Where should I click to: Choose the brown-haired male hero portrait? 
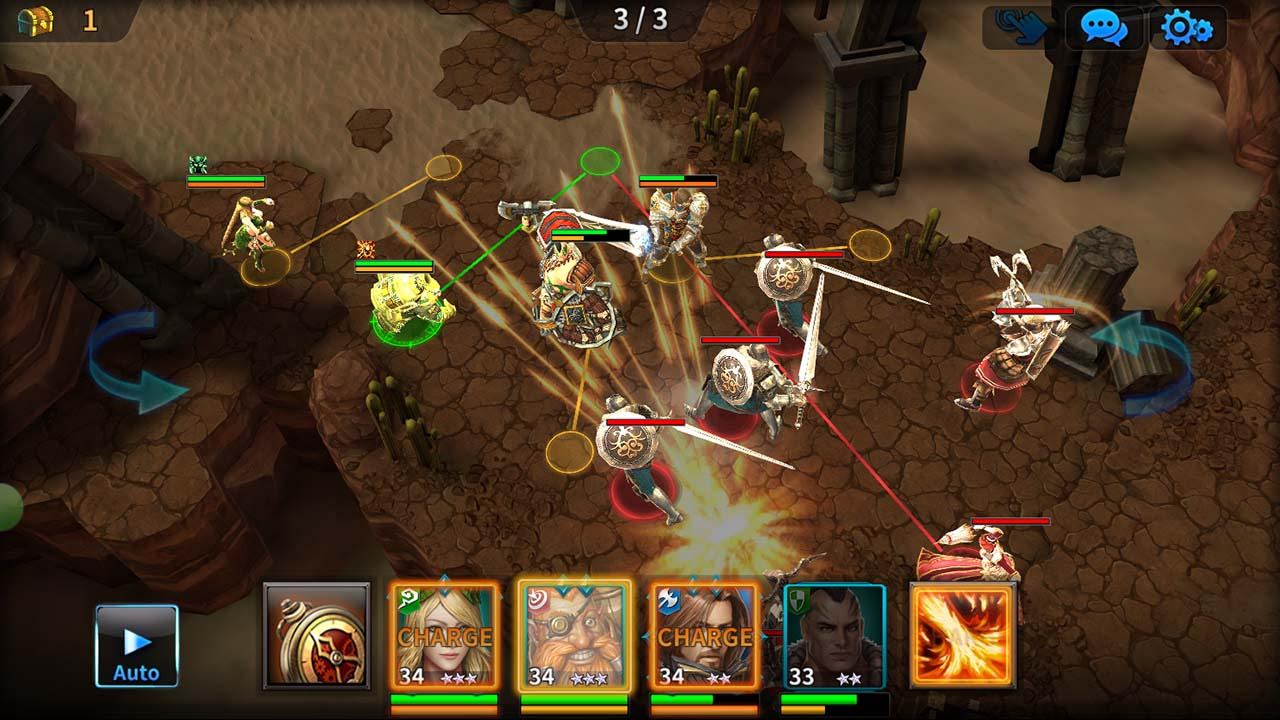coord(704,636)
